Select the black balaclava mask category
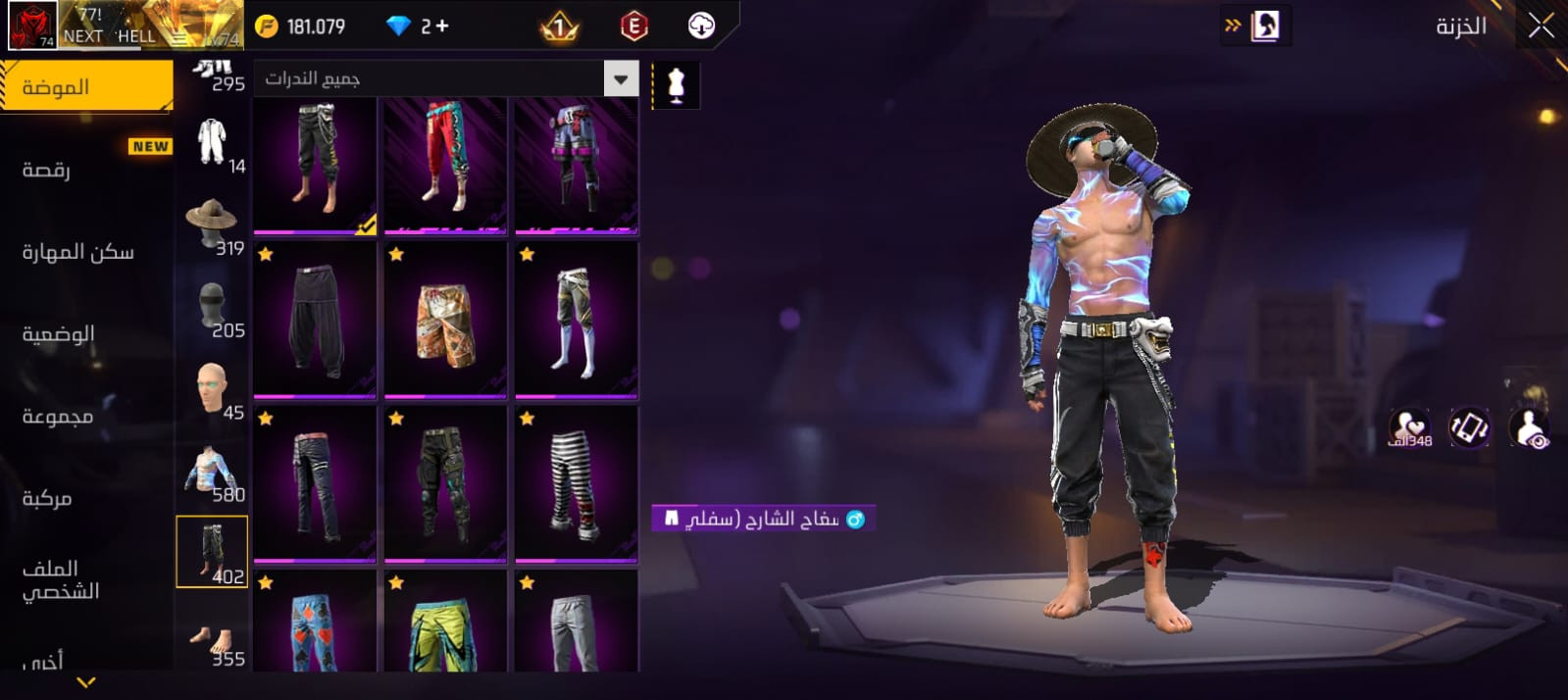The width and height of the screenshot is (1568, 700). (x=212, y=307)
